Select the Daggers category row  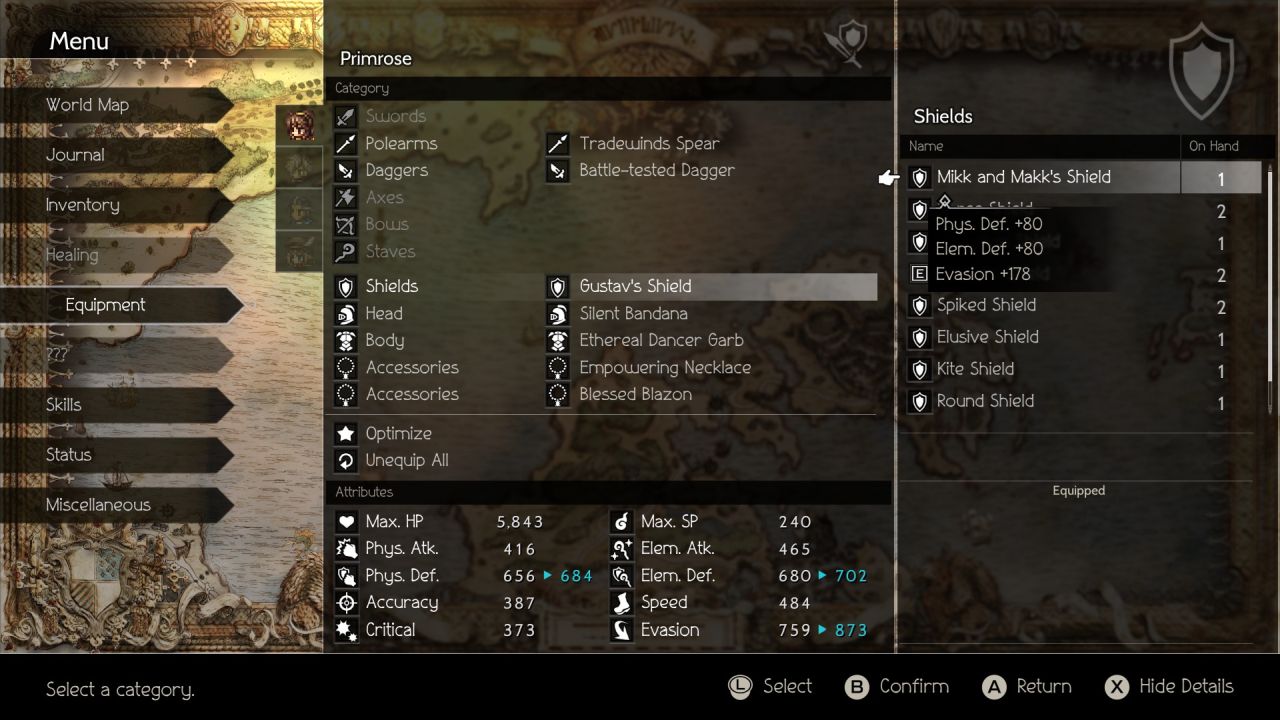[396, 171]
